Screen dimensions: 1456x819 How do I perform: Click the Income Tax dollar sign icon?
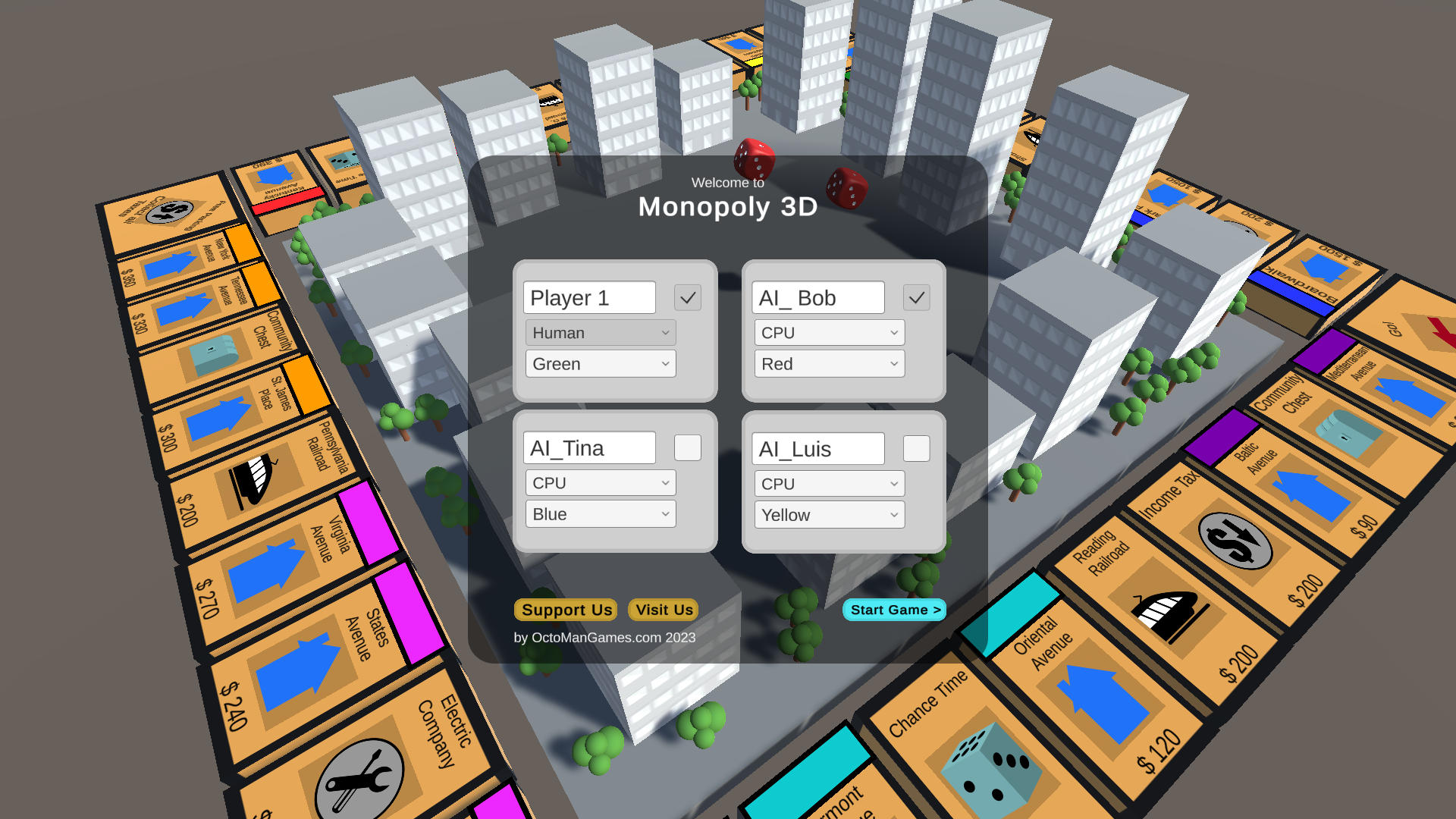[x=1236, y=540]
